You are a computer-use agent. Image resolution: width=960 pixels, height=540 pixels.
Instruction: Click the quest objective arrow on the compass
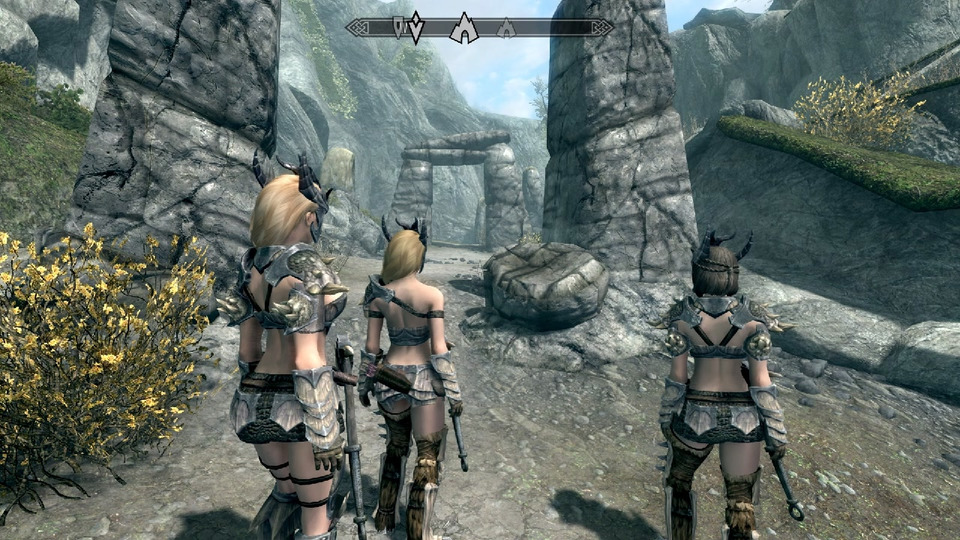(x=415, y=30)
